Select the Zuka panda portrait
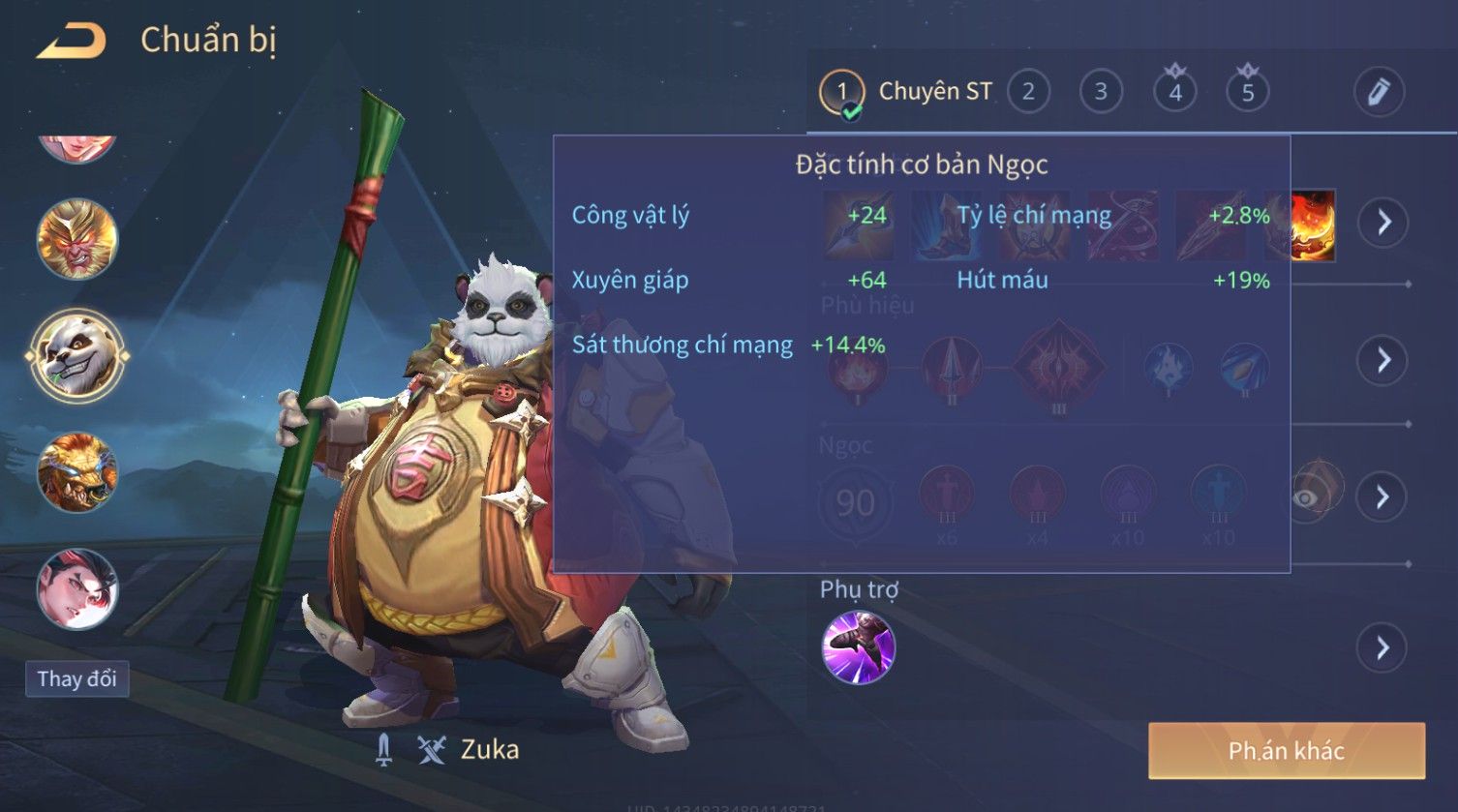This screenshot has height=812, width=1458. click(x=77, y=355)
